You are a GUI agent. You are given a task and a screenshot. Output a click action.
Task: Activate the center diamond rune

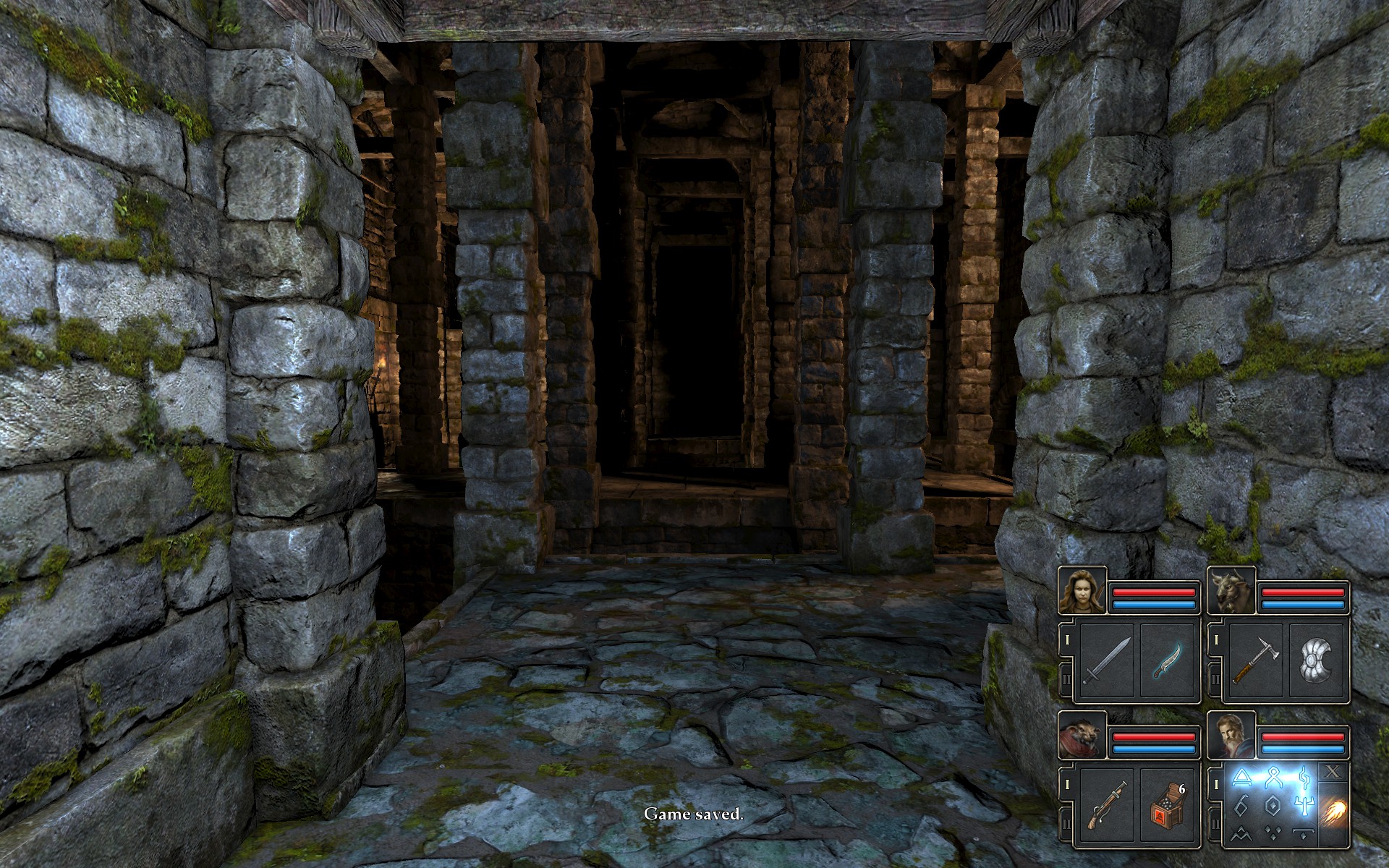pyautogui.click(x=1272, y=804)
